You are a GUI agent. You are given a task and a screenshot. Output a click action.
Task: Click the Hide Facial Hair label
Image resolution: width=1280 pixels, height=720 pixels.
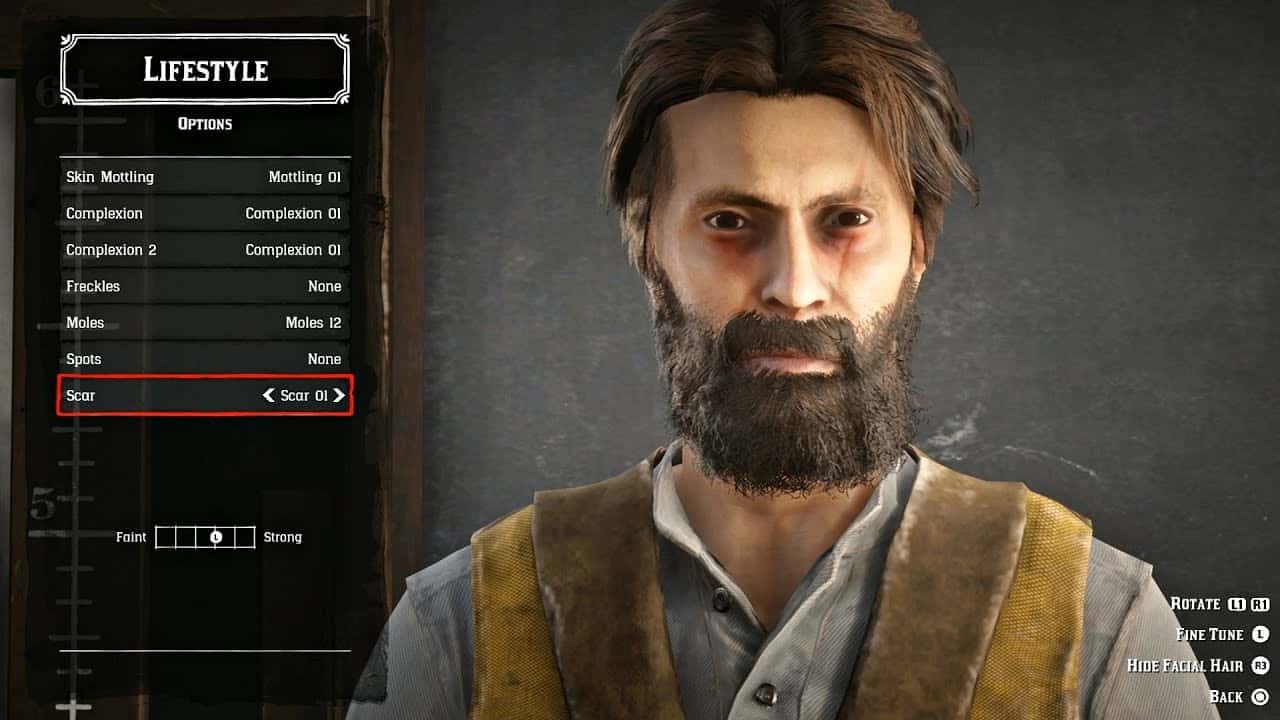point(1185,664)
